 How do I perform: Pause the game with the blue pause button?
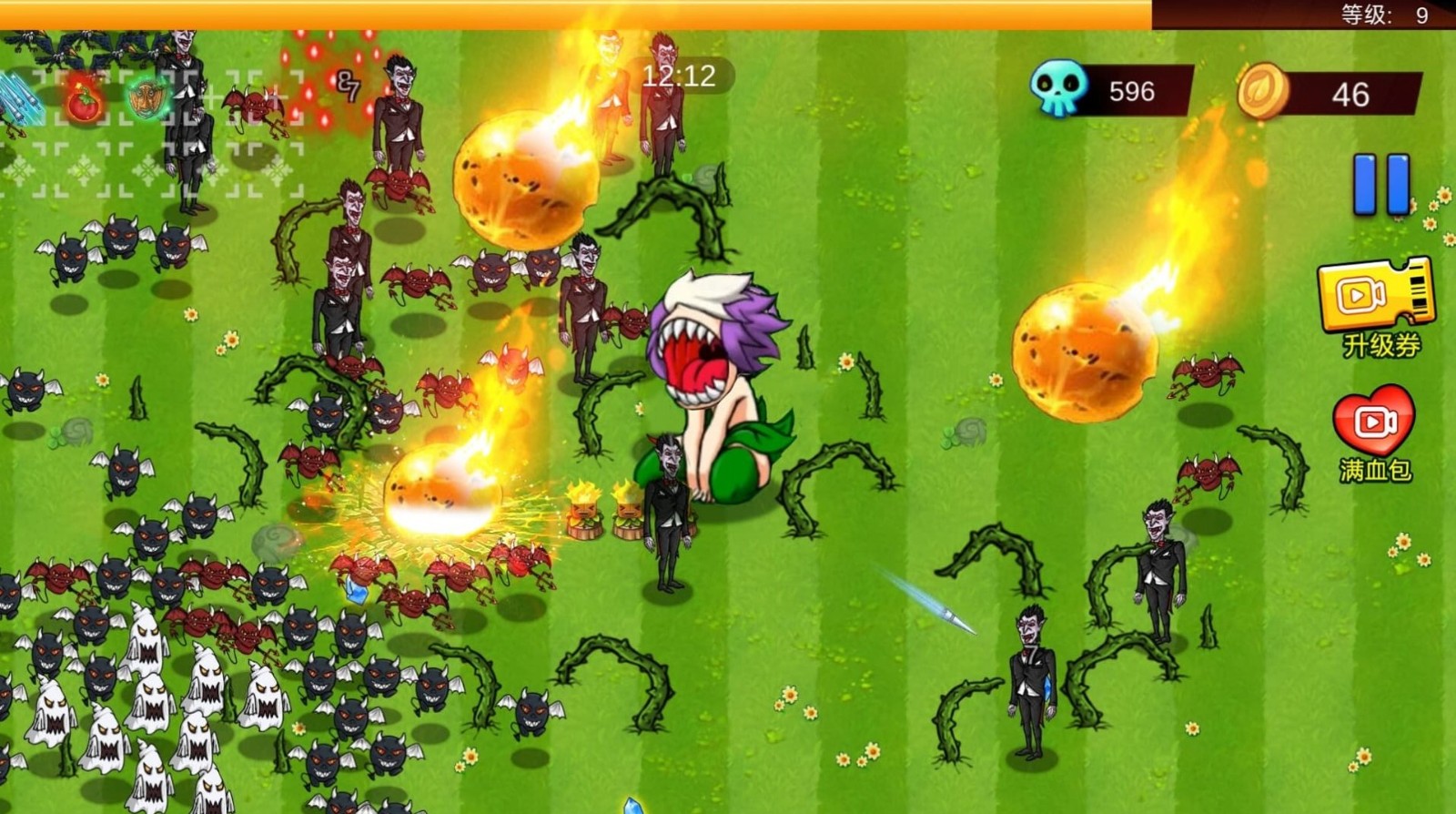pyautogui.click(x=1380, y=185)
